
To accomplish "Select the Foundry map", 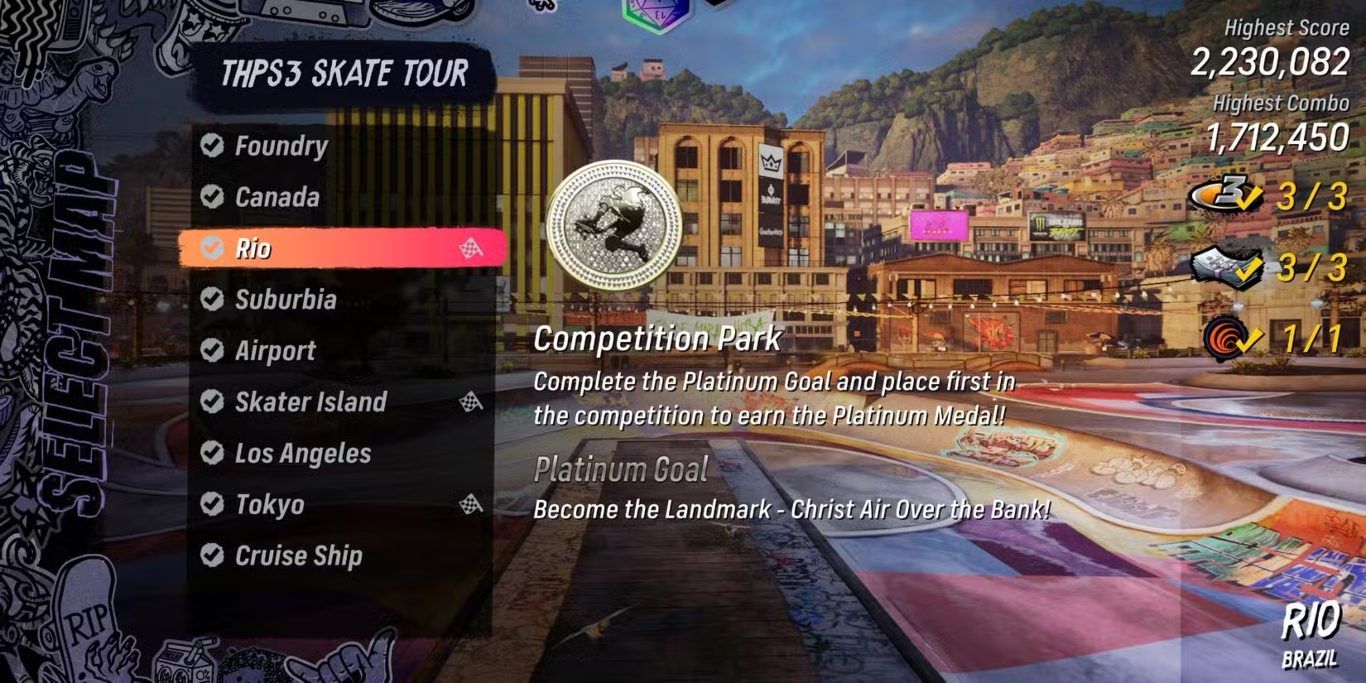I will coord(280,146).
